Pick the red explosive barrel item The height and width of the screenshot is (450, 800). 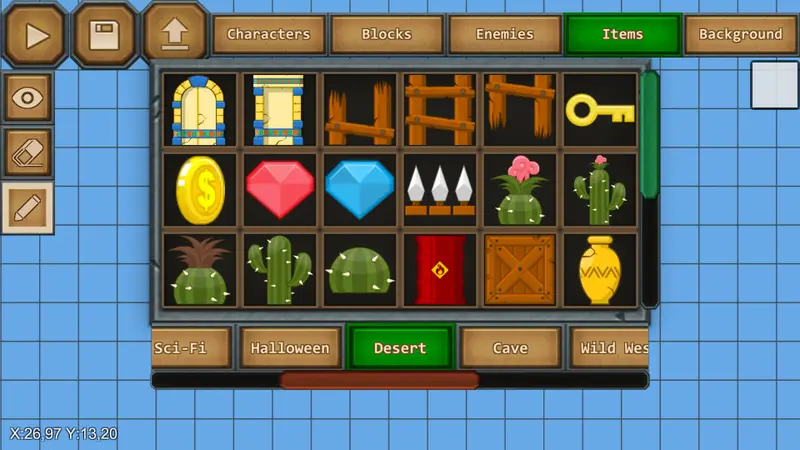(x=440, y=270)
